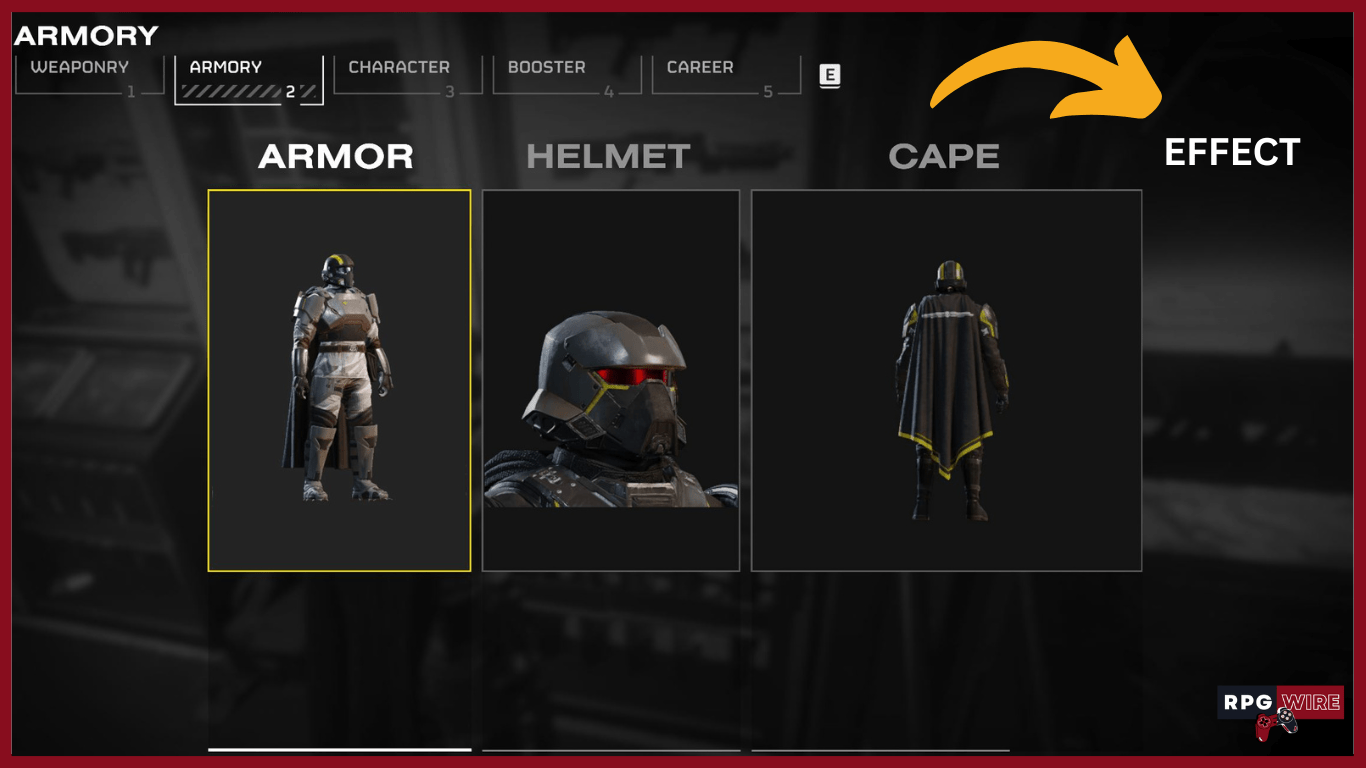Expand the ARMOR category header

click(x=337, y=156)
